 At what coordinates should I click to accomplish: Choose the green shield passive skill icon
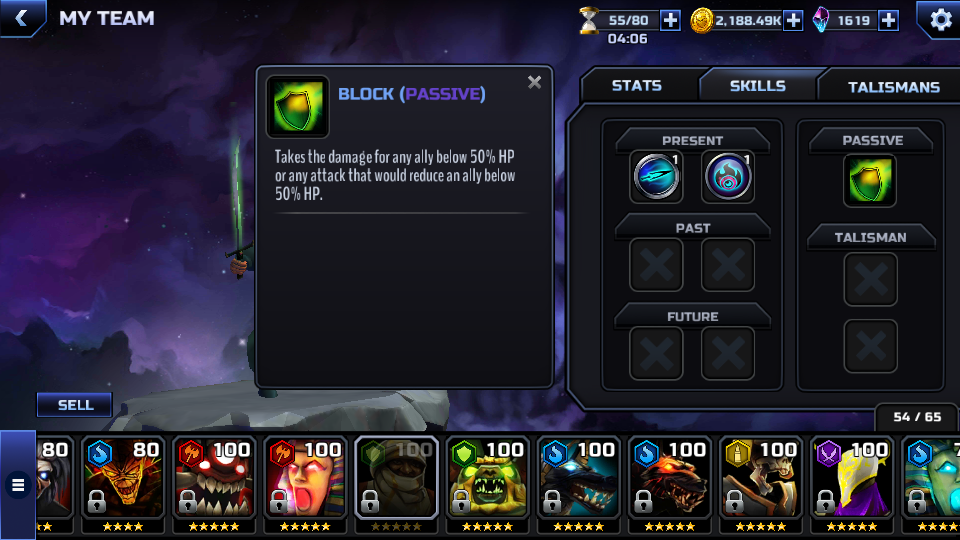pyautogui.click(x=869, y=181)
